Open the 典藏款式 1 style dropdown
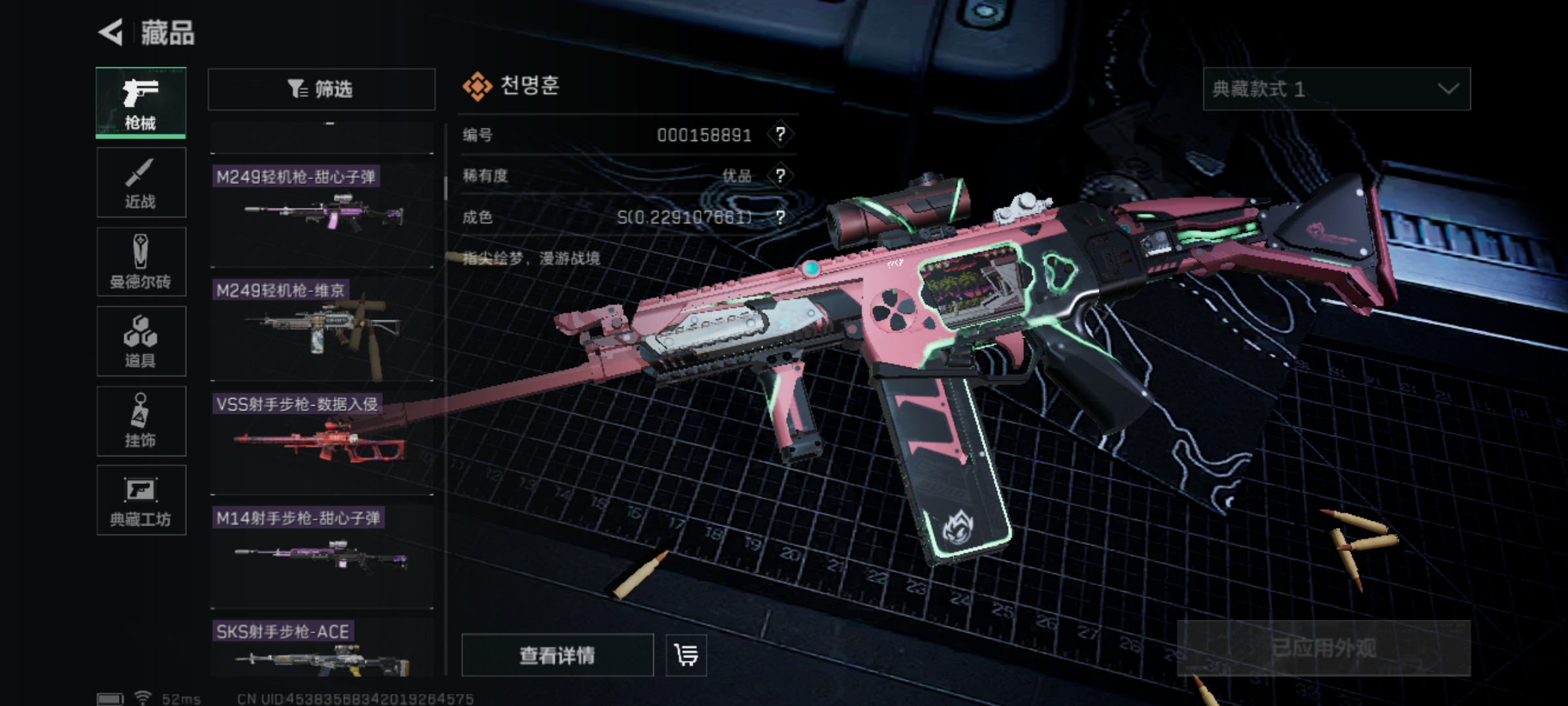The width and height of the screenshot is (1568, 706). point(1336,89)
